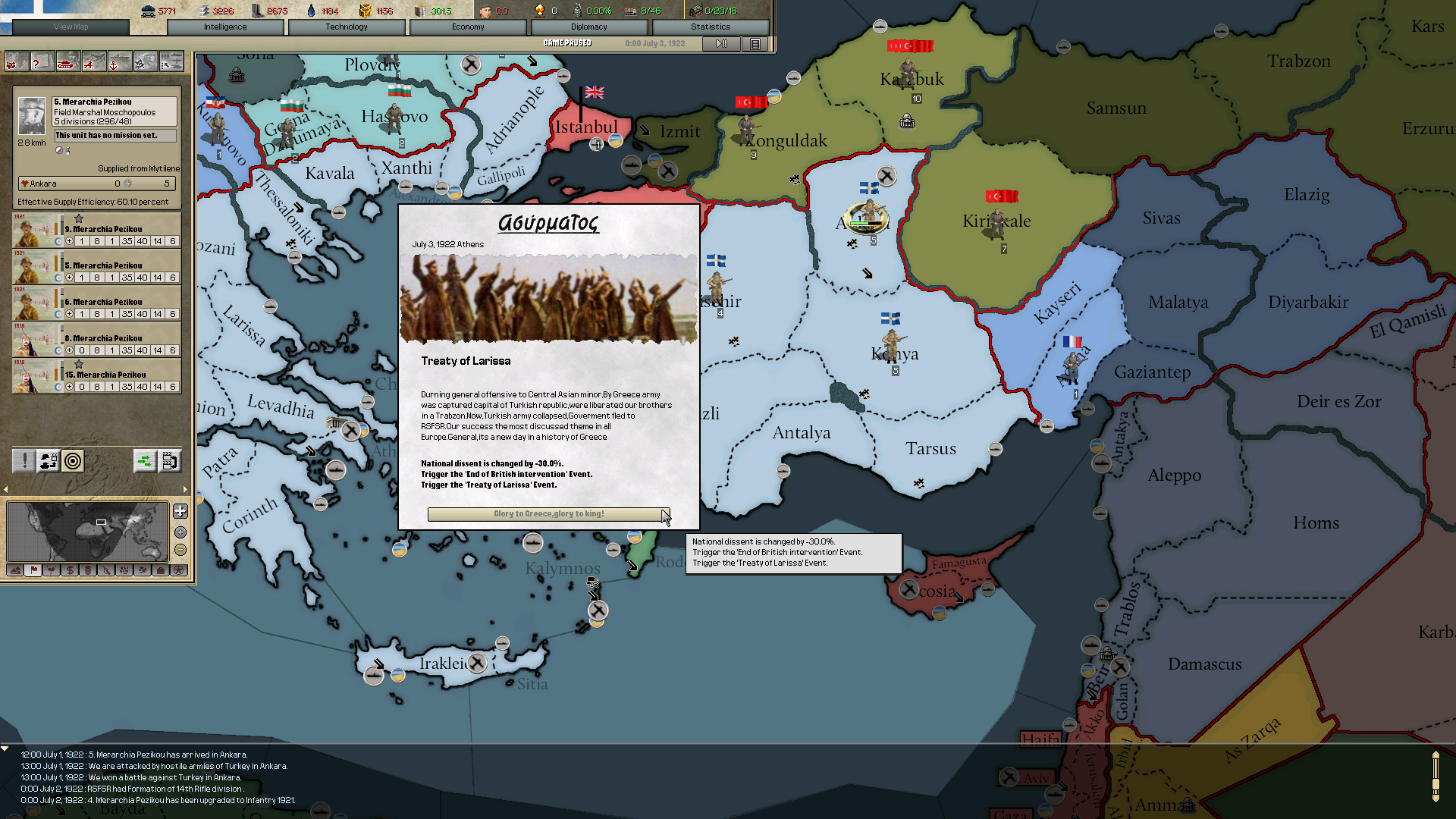Image resolution: width=1456 pixels, height=819 pixels.
Task: Toggle the game pause button
Action: coord(720,43)
